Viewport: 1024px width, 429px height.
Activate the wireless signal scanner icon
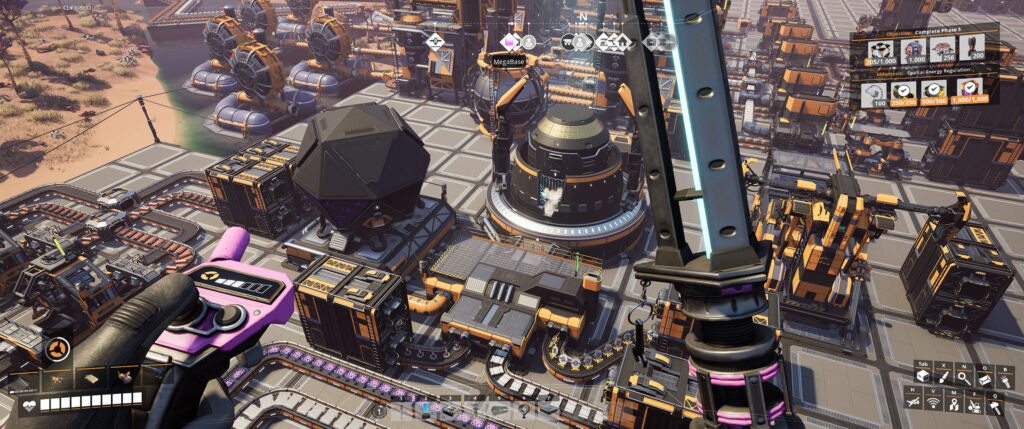(934, 402)
